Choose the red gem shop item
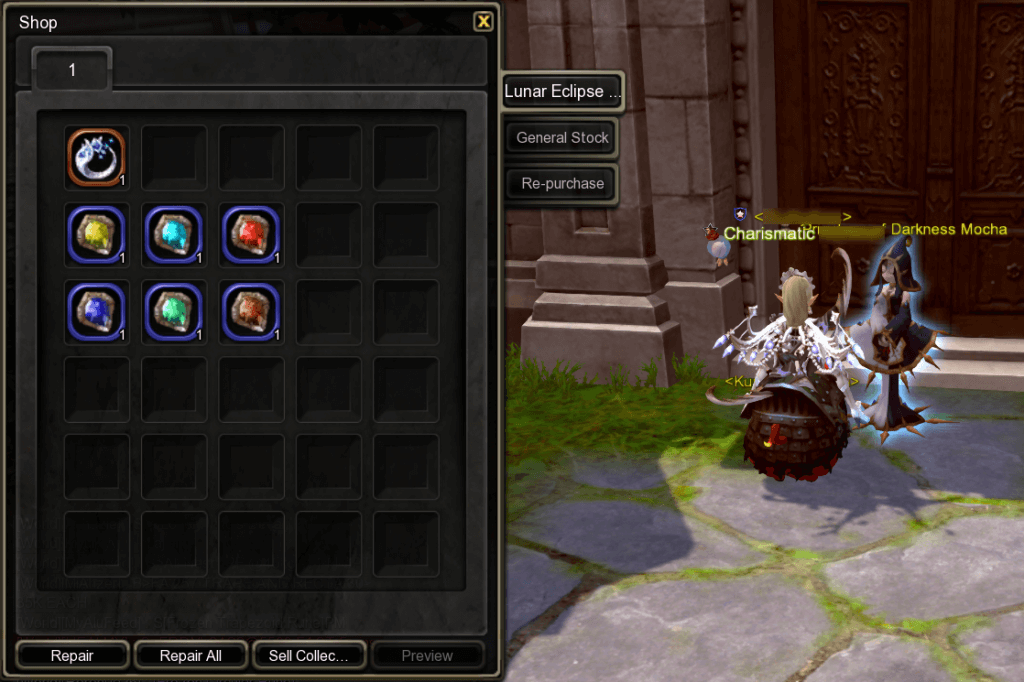 coord(251,235)
